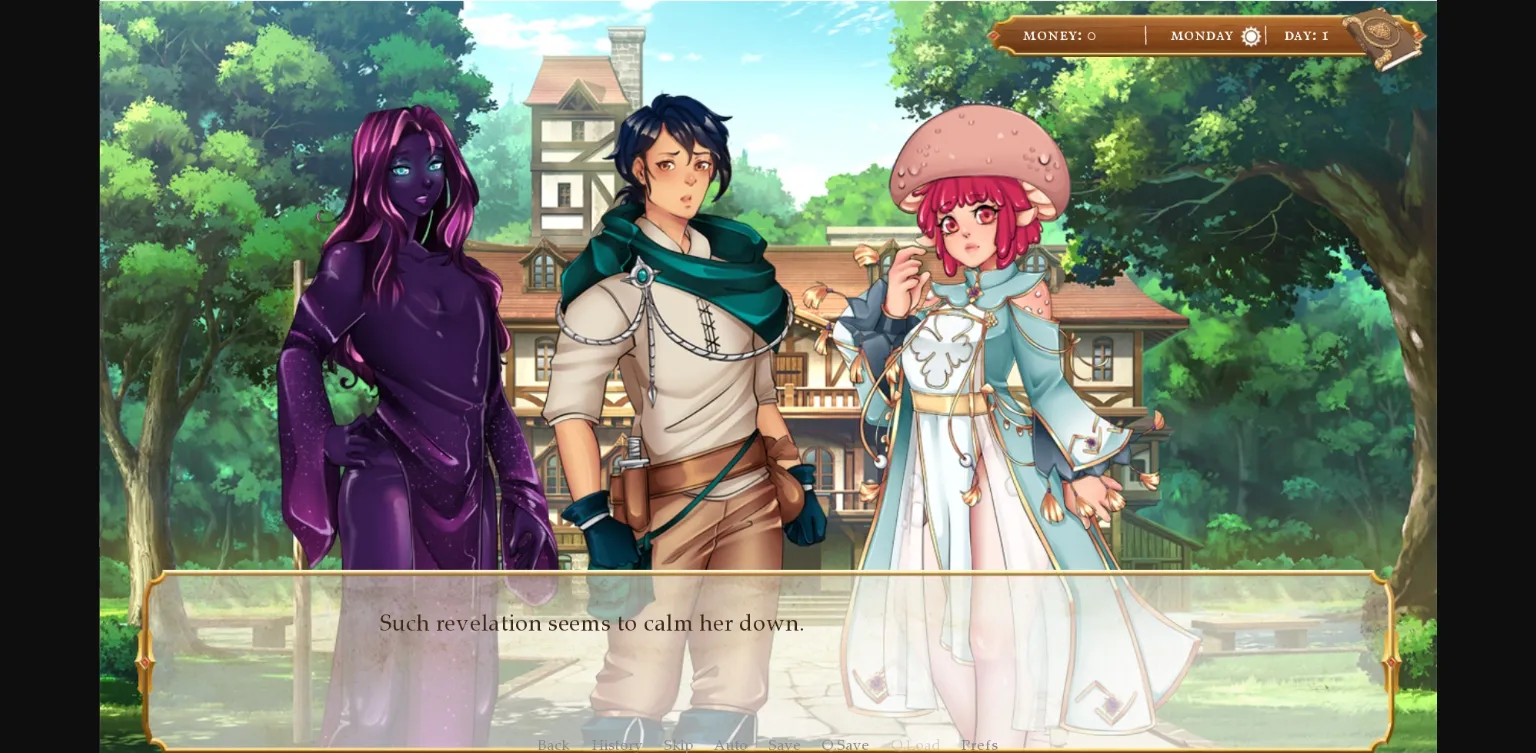Click the Money: 0 counter
1536x753 pixels.
(1058, 36)
